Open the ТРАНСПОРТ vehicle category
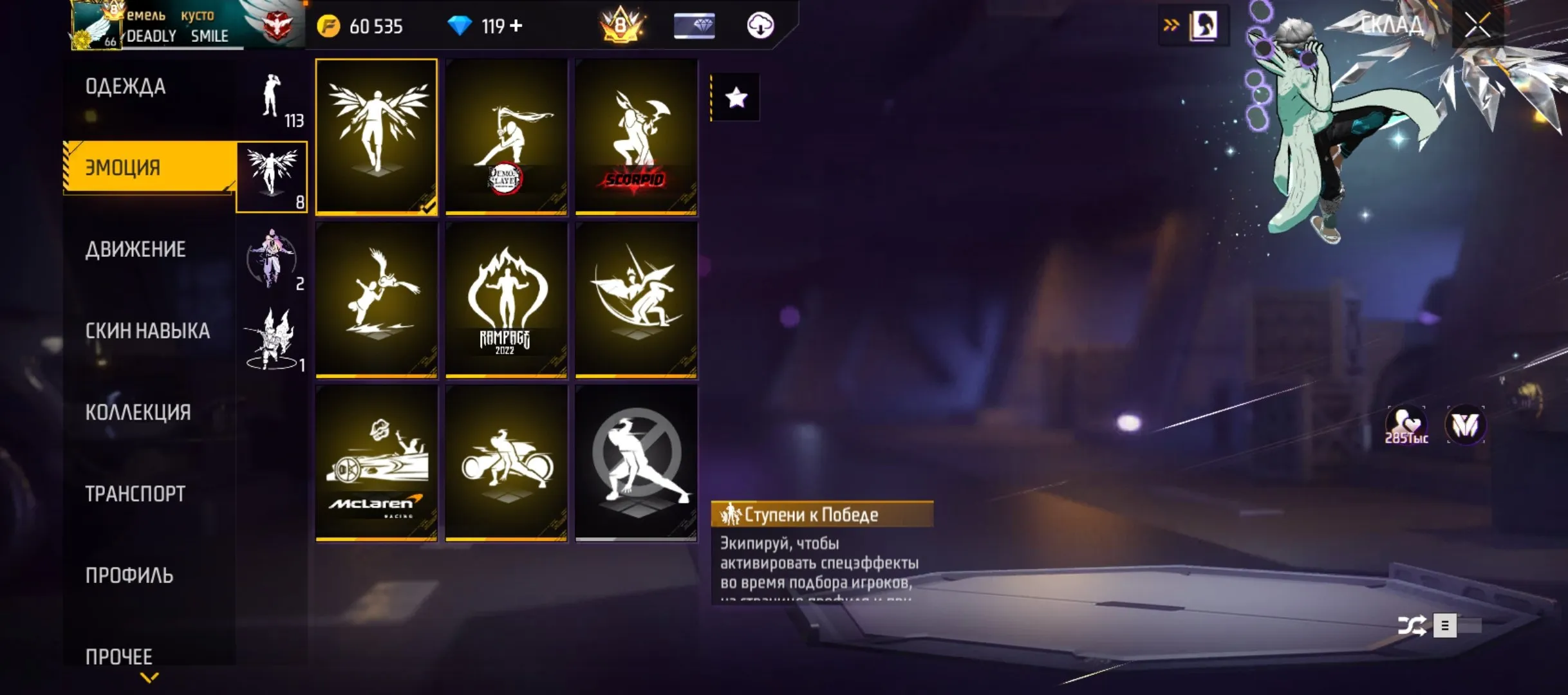This screenshot has width=1568, height=695. (135, 494)
